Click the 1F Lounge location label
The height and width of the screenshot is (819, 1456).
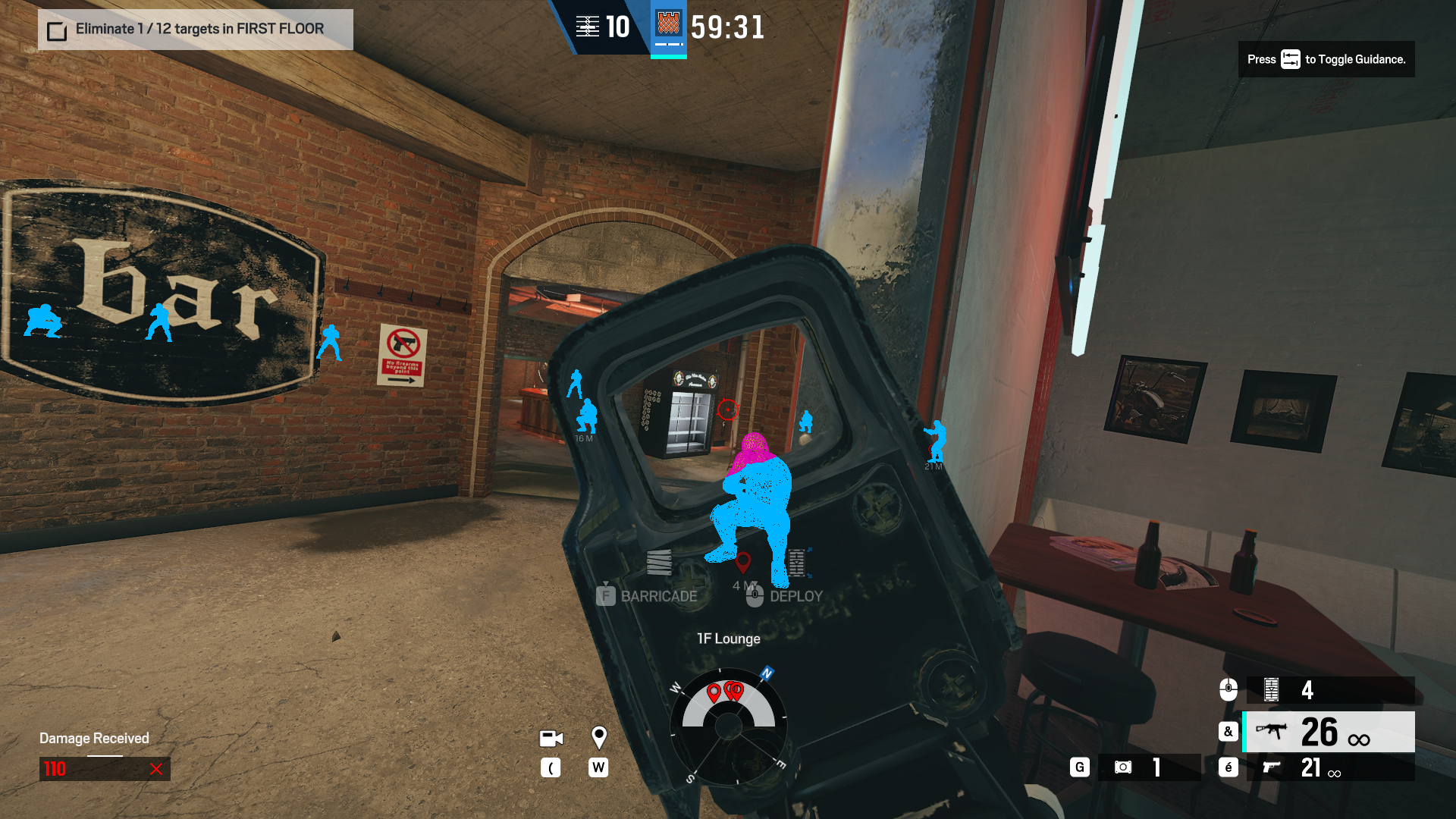point(728,639)
